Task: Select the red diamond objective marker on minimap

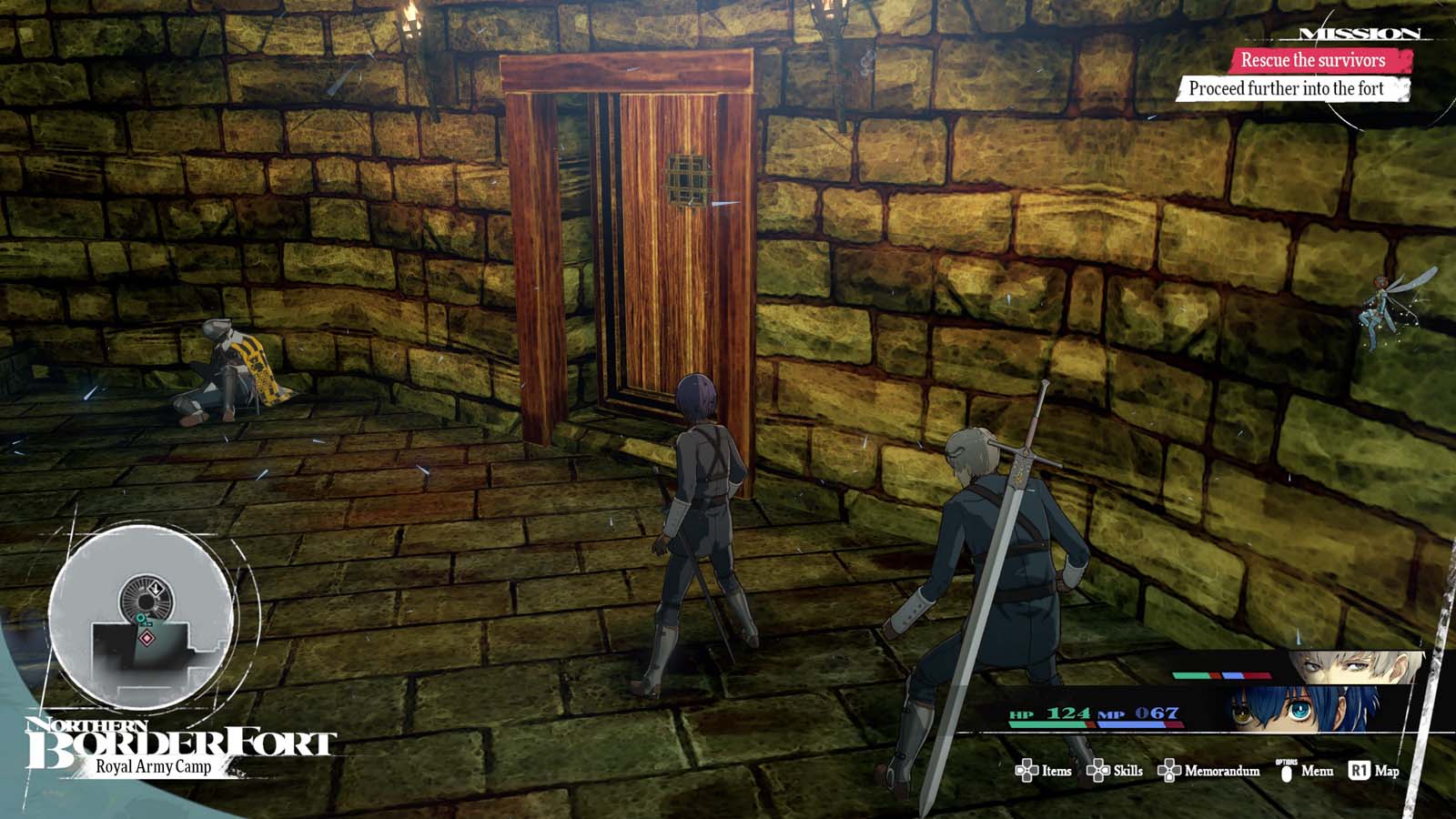Action: coord(147,638)
